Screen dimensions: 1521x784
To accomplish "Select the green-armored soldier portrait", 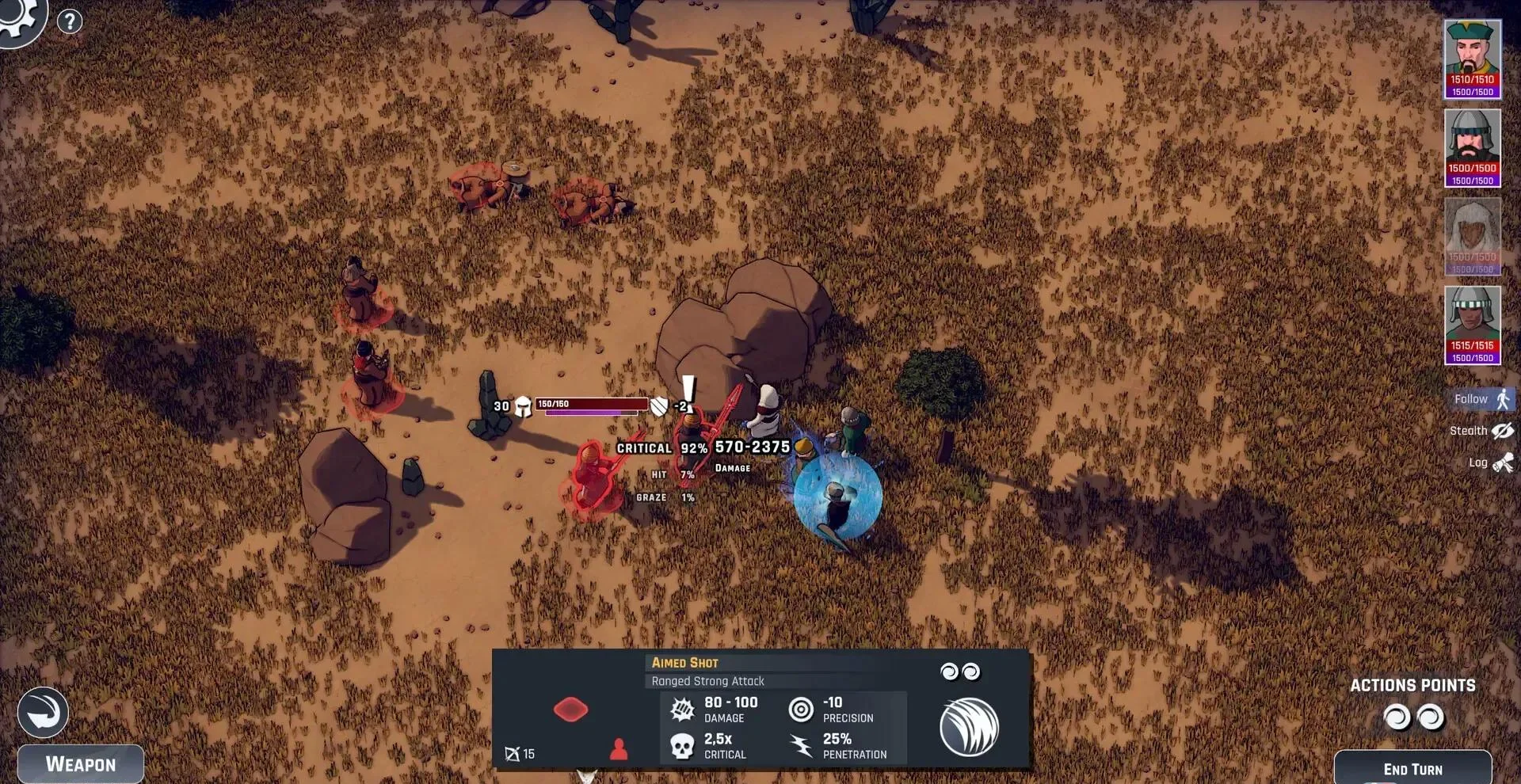I will coord(1472,325).
